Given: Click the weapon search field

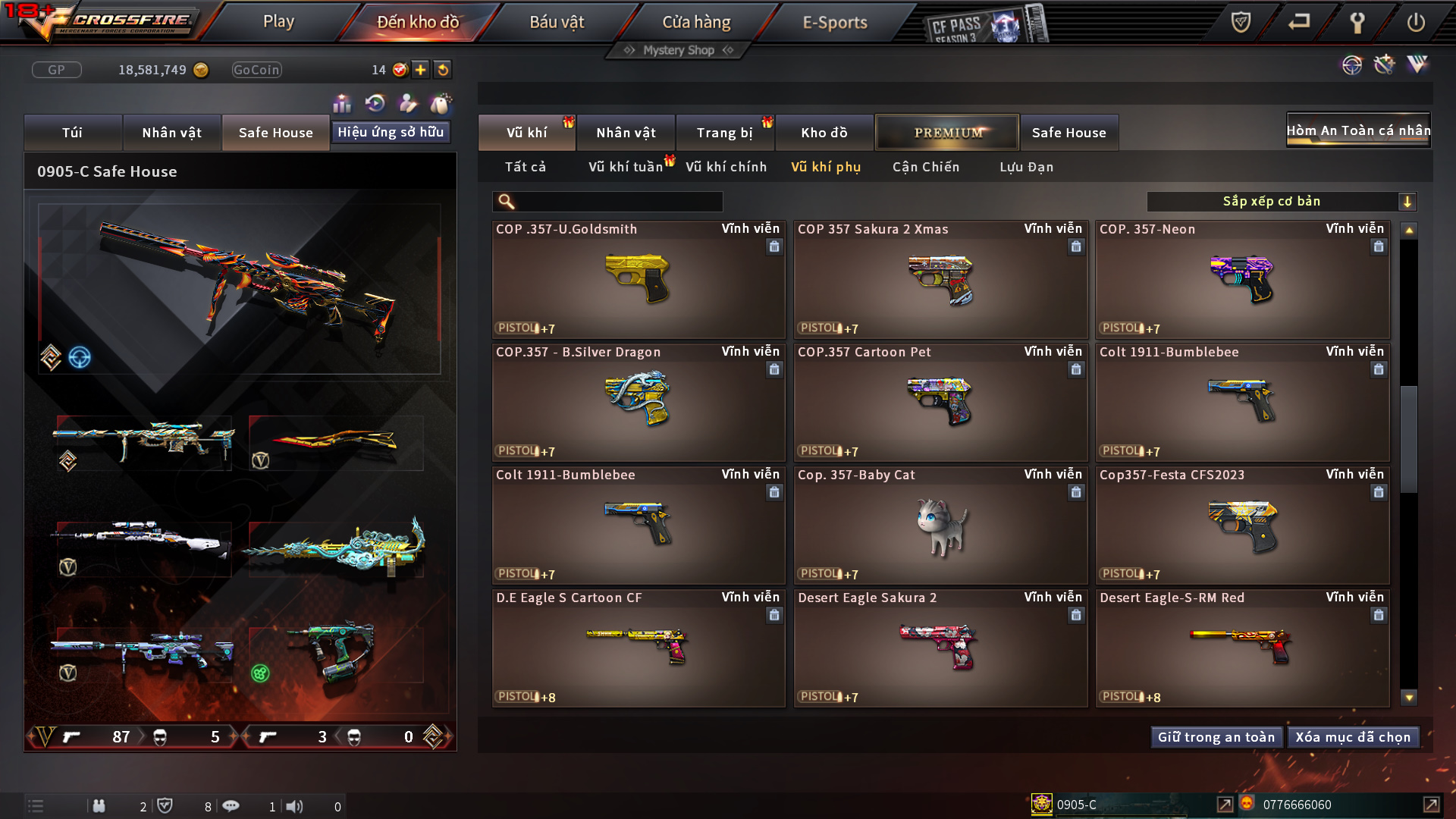Looking at the screenshot, I should (x=618, y=201).
